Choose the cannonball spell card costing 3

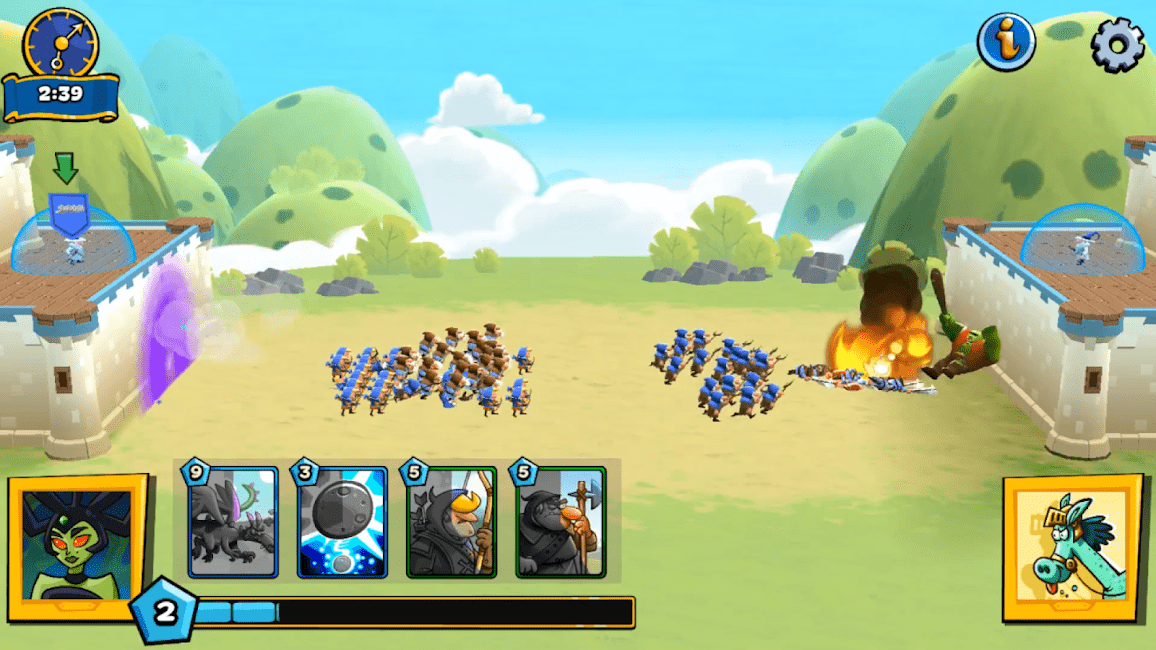coord(342,522)
